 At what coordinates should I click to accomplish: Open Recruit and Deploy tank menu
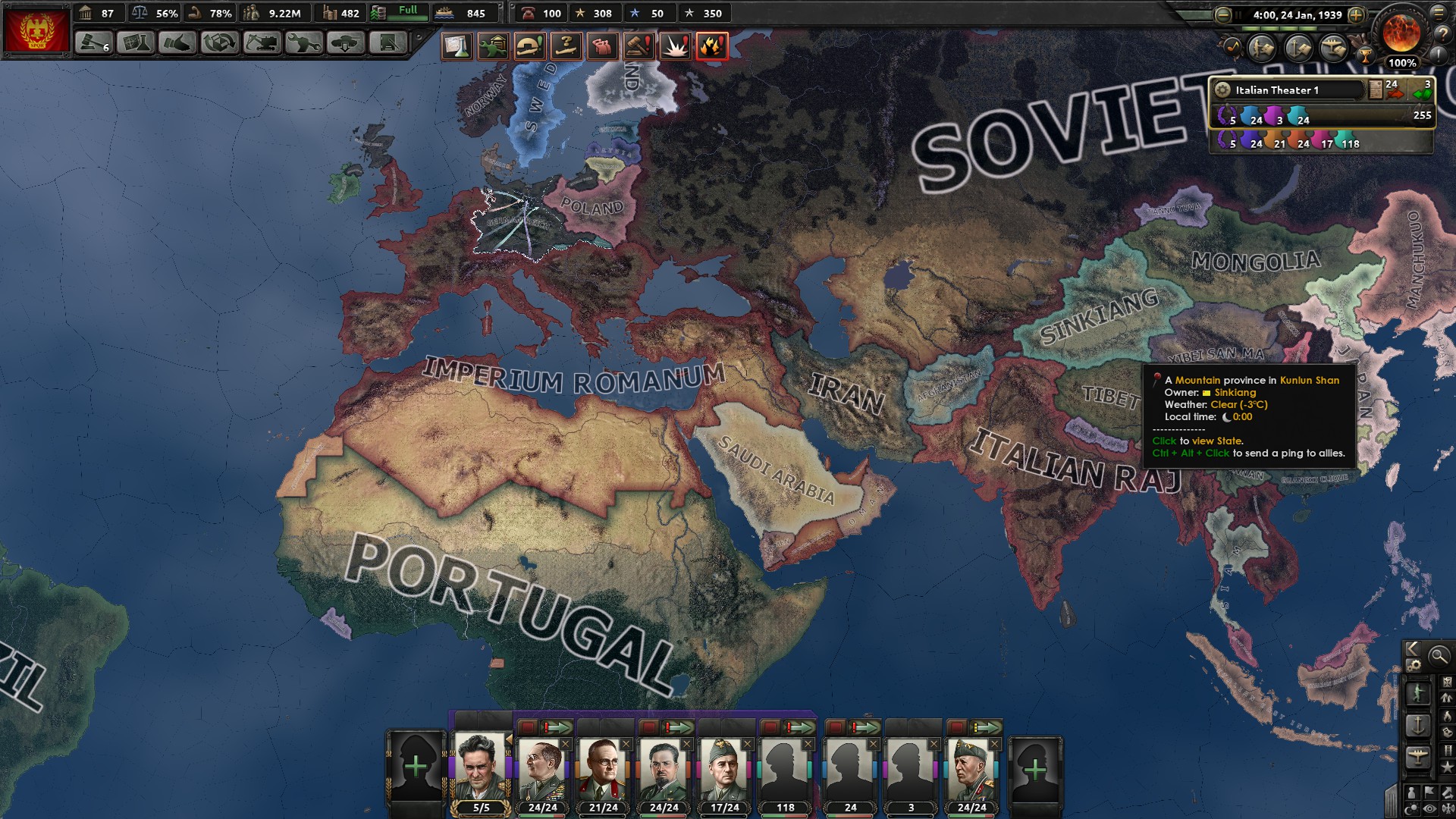345,43
